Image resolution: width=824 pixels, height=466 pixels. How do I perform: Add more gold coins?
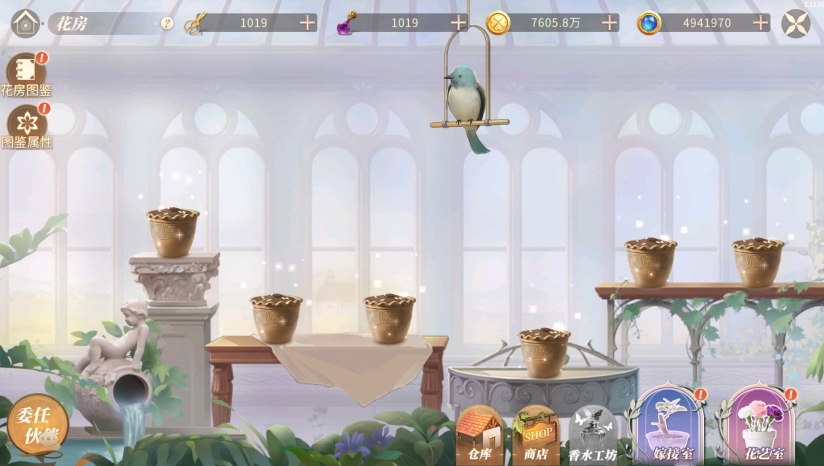pos(609,22)
